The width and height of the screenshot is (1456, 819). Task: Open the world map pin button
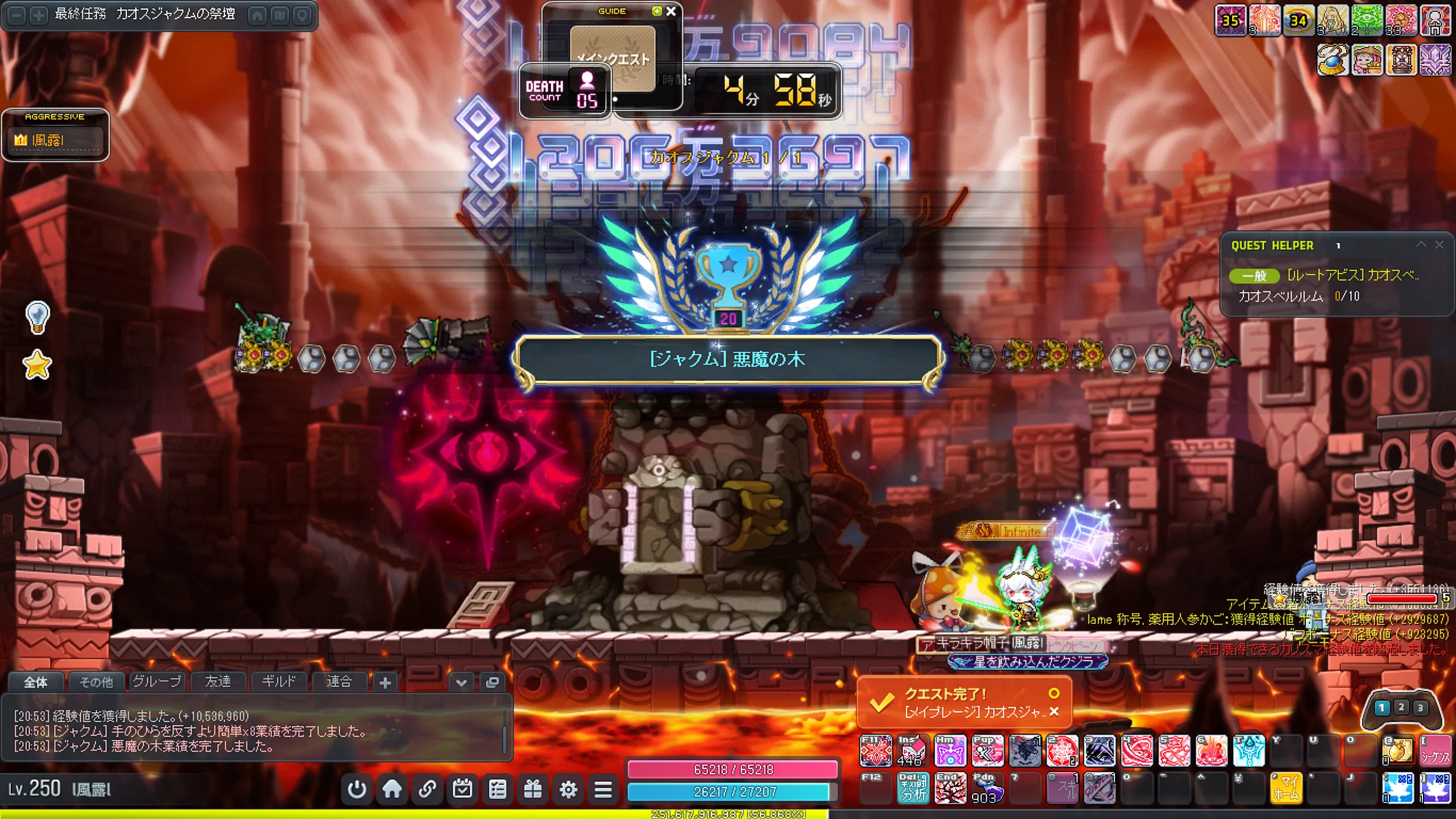(x=302, y=15)
